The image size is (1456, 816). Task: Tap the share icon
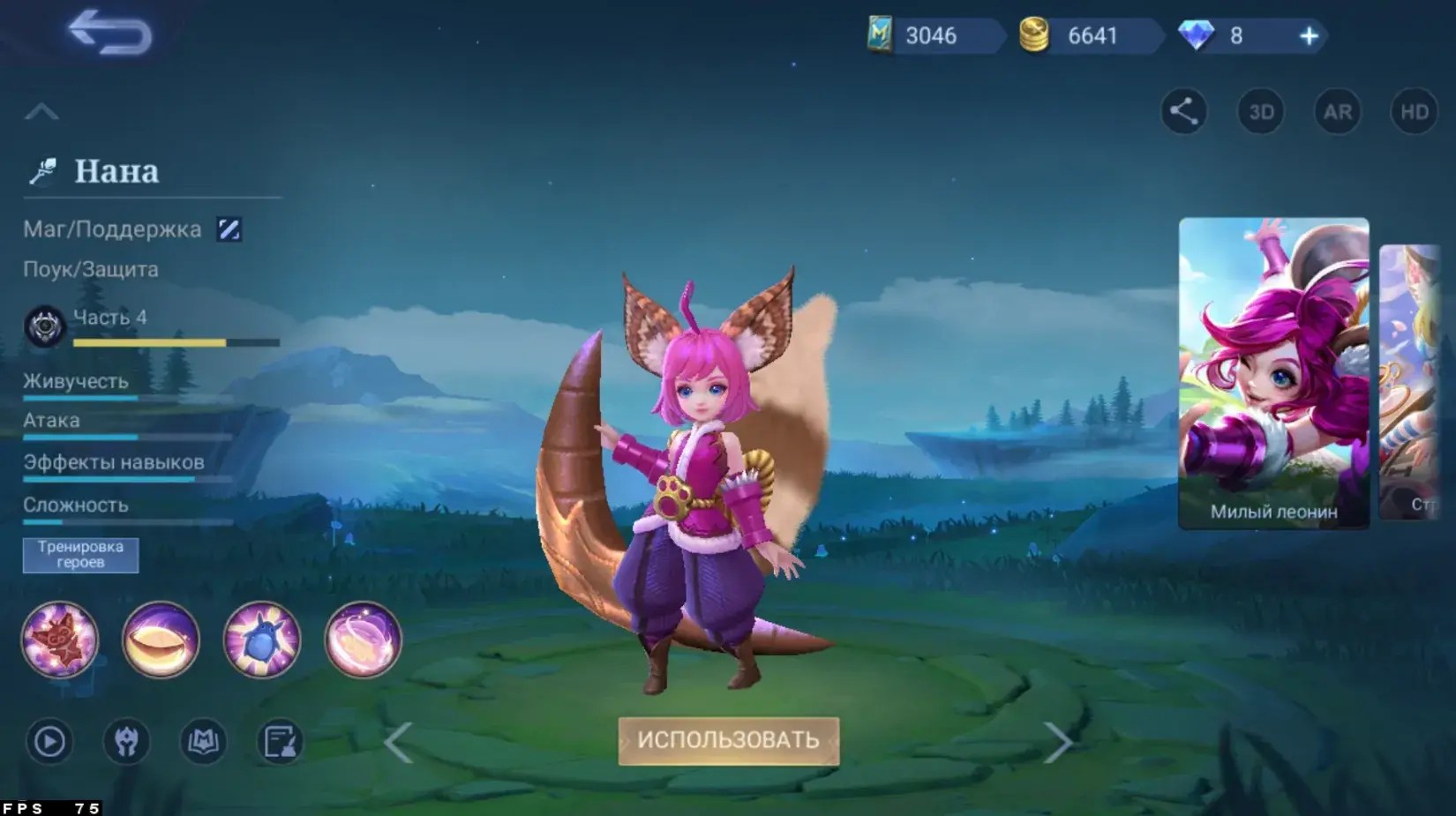pos(1183,111)
